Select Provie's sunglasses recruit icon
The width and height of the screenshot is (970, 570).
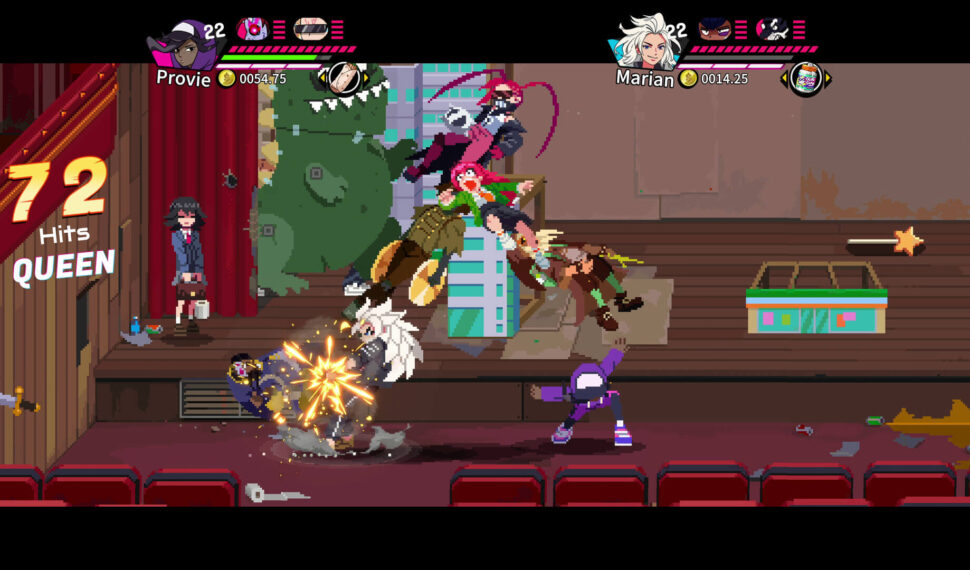click(310, 28)
